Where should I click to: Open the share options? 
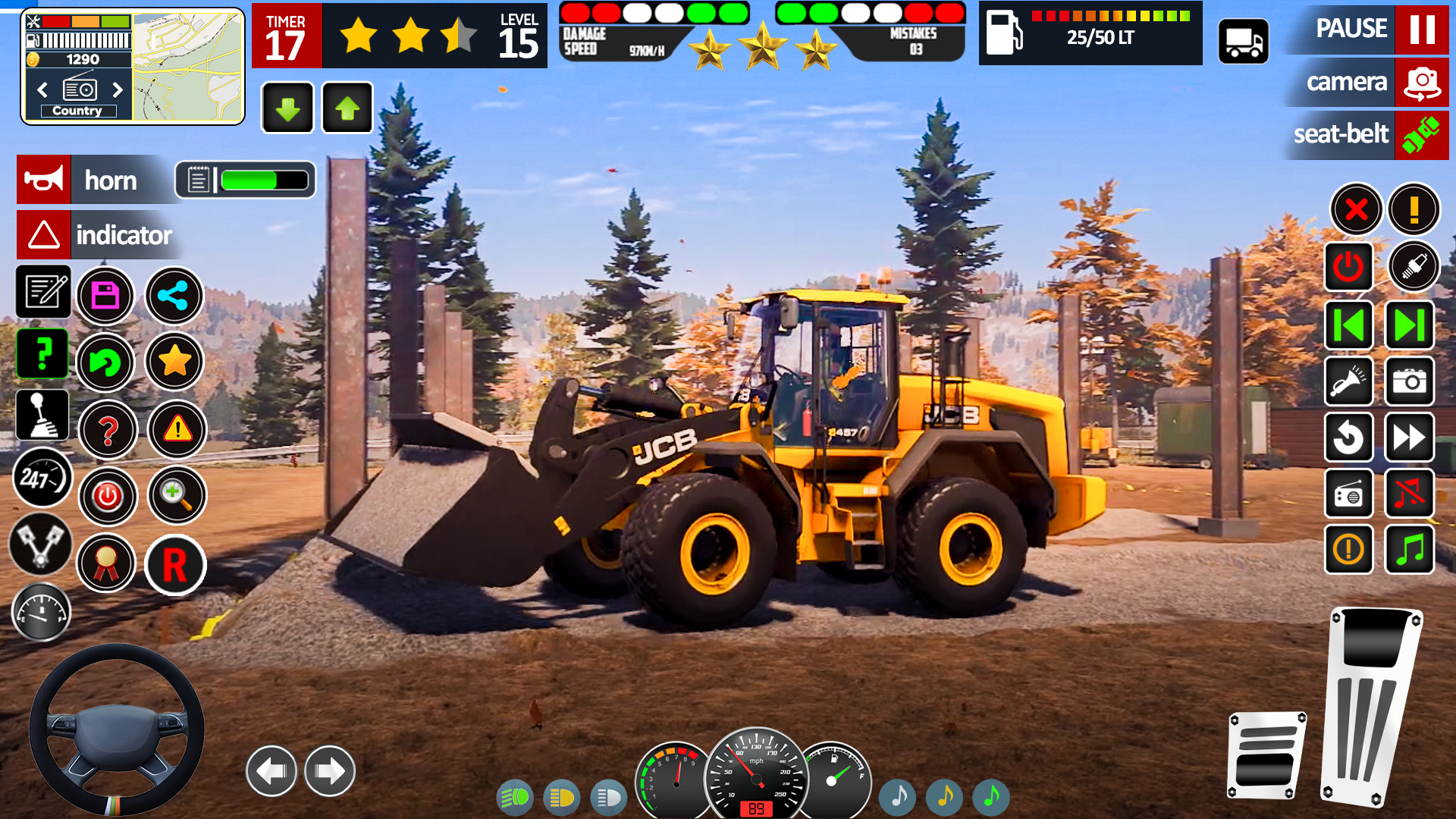point(174,296)
